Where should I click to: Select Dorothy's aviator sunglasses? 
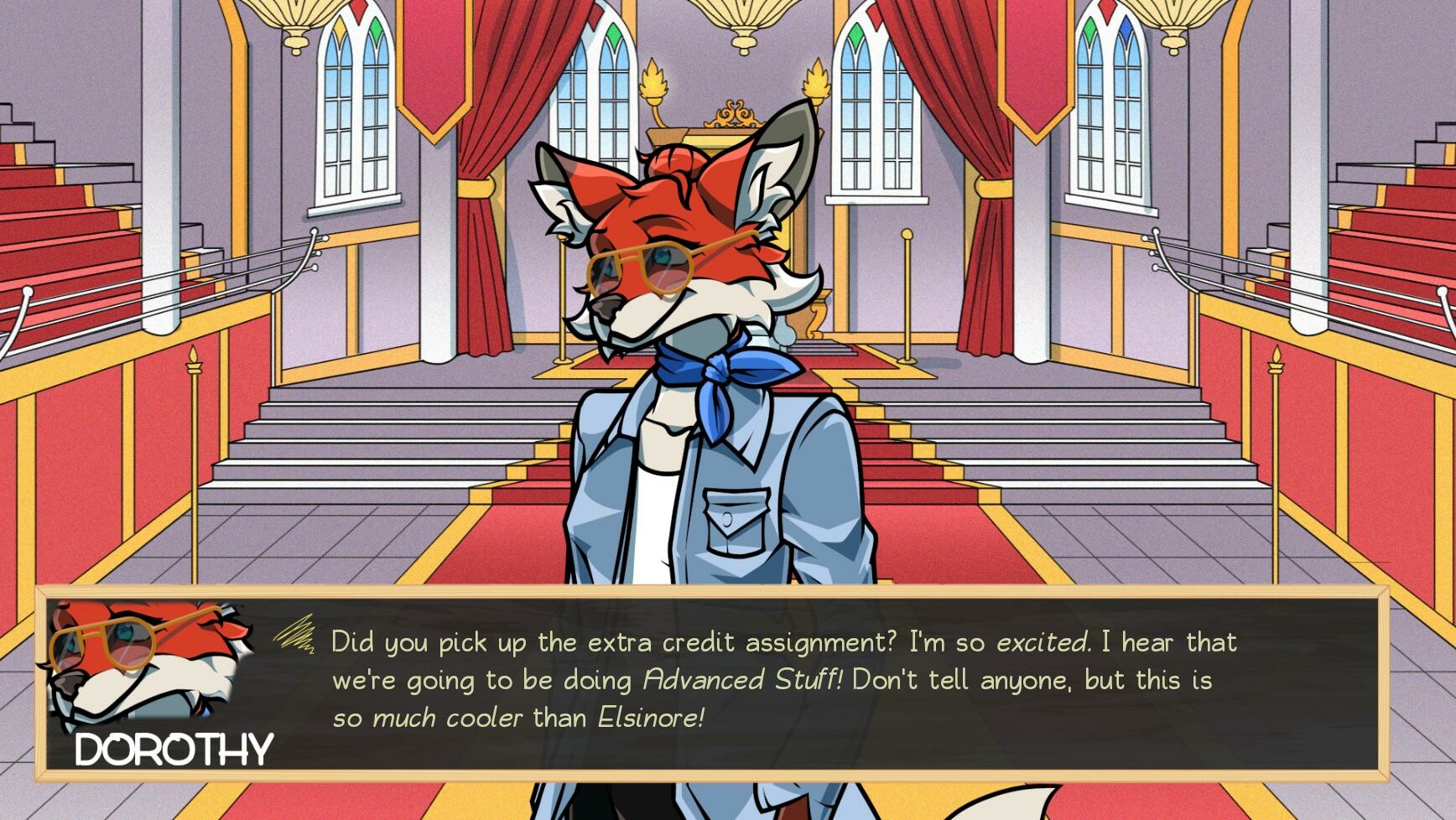646,264
